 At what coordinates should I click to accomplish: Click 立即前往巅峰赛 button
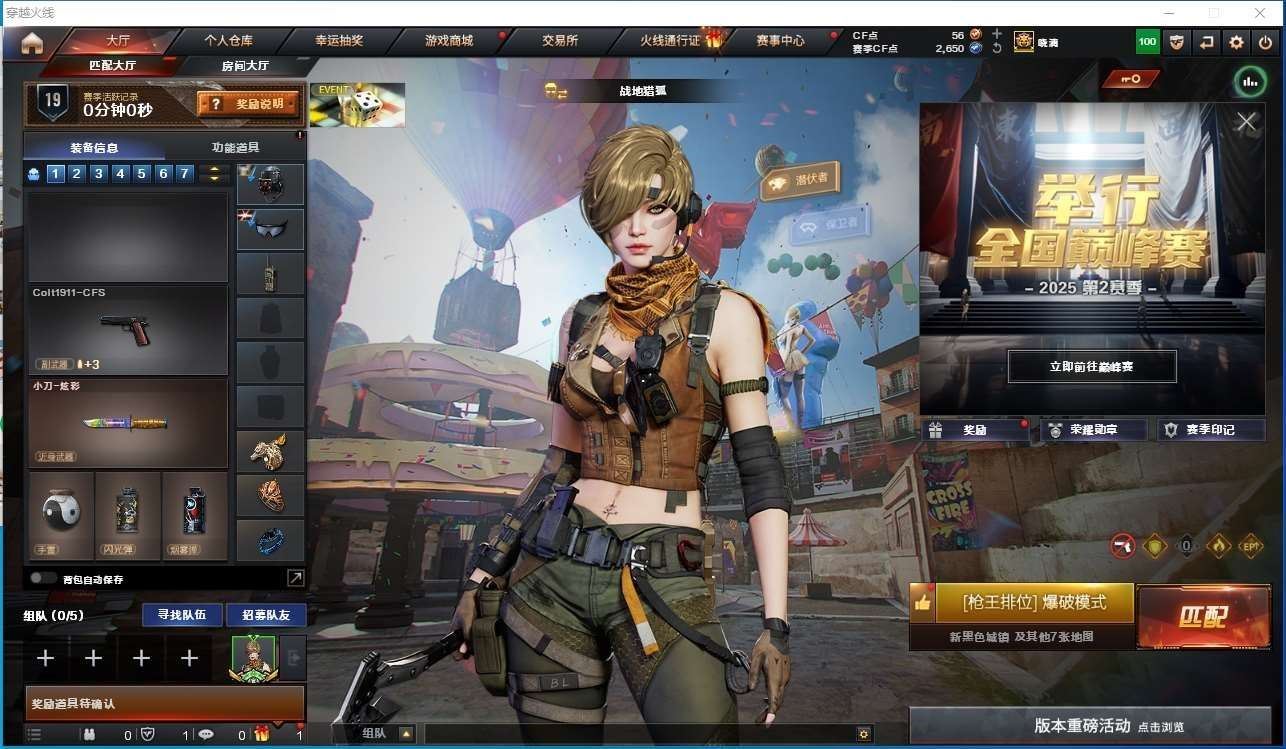(1091, 367)
